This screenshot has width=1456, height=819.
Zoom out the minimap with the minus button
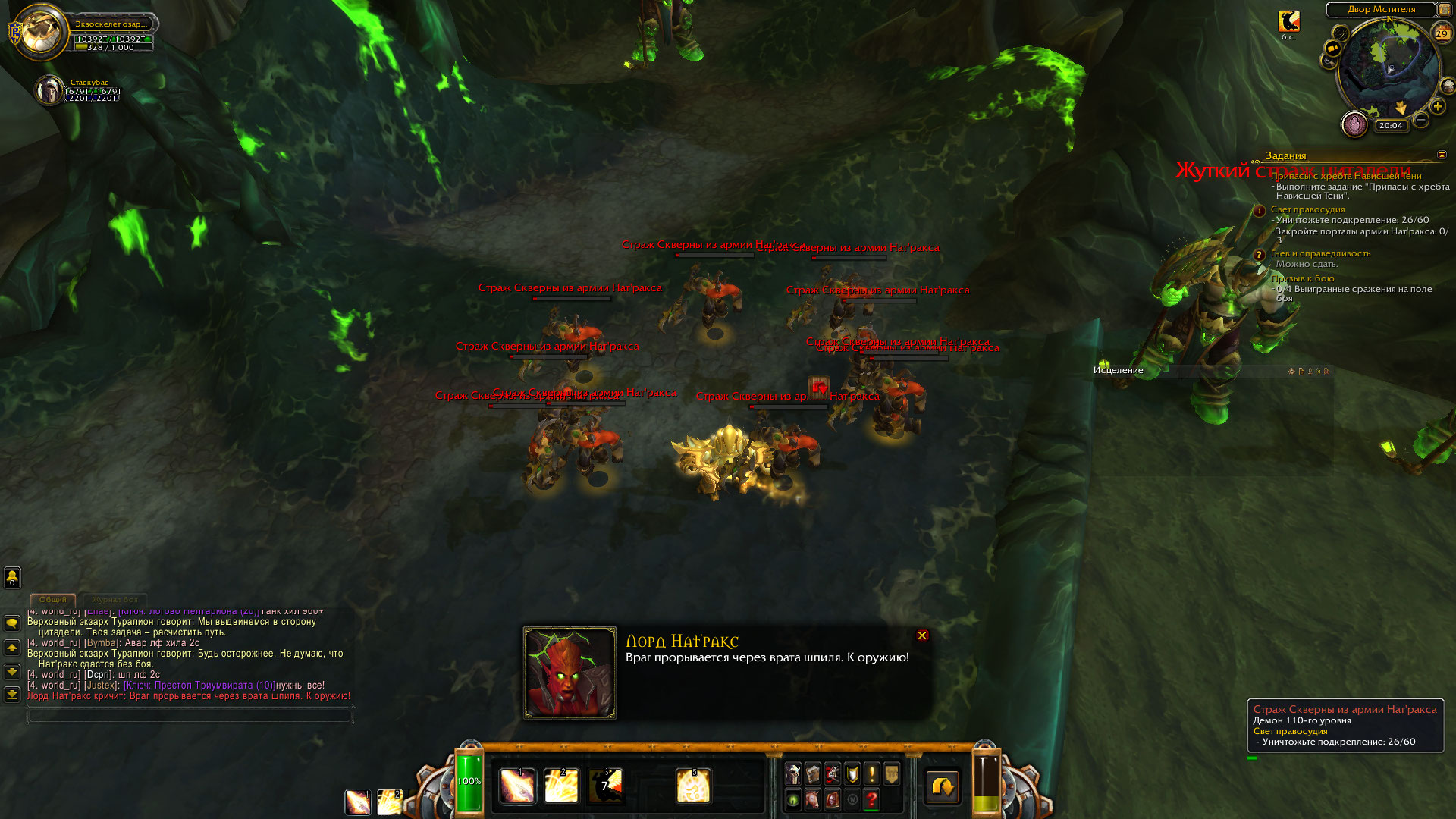pos(1421,120)
